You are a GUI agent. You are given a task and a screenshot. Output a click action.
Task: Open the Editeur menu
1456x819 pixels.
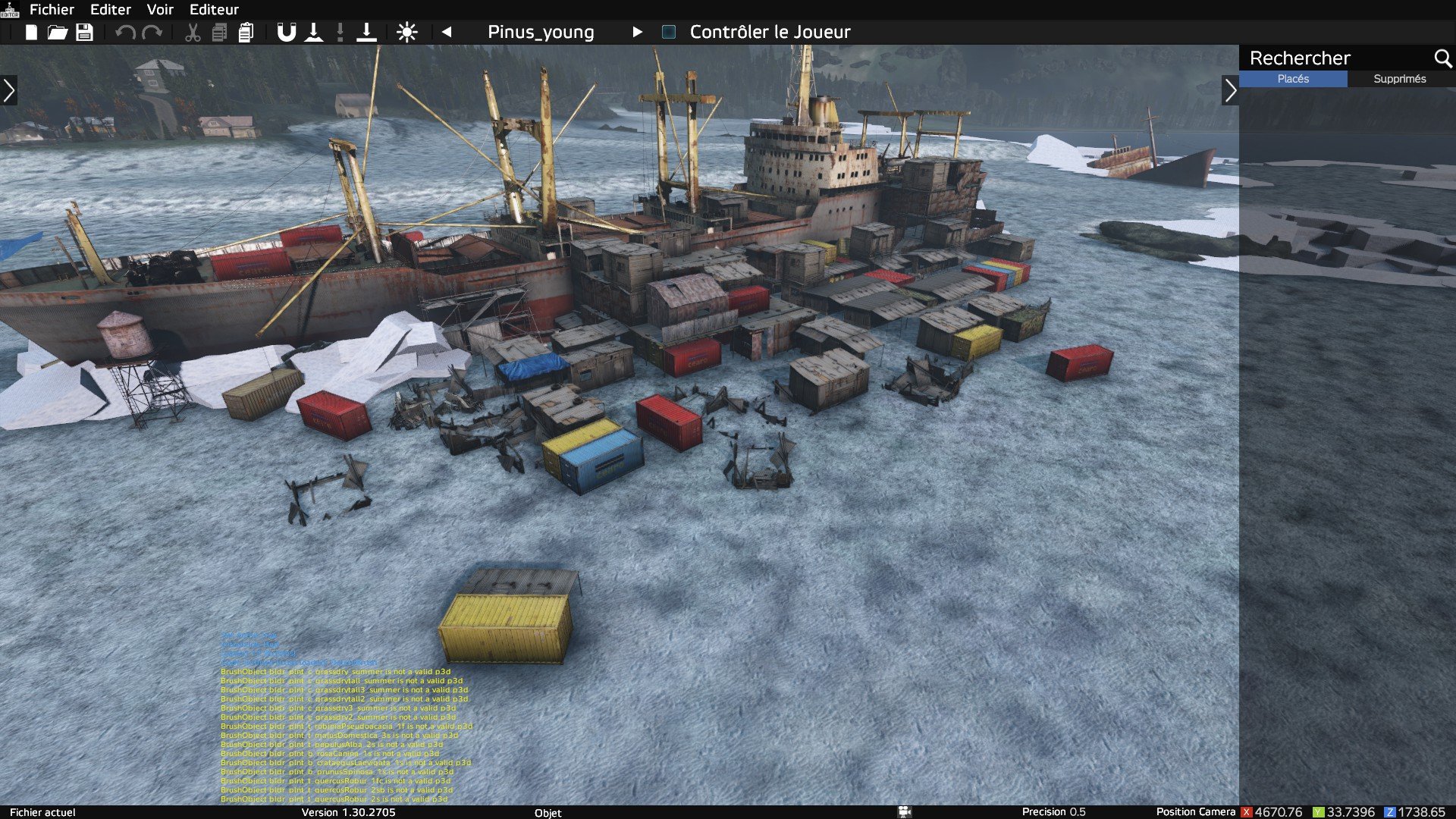pyautogui.click(x=214, y=10)
